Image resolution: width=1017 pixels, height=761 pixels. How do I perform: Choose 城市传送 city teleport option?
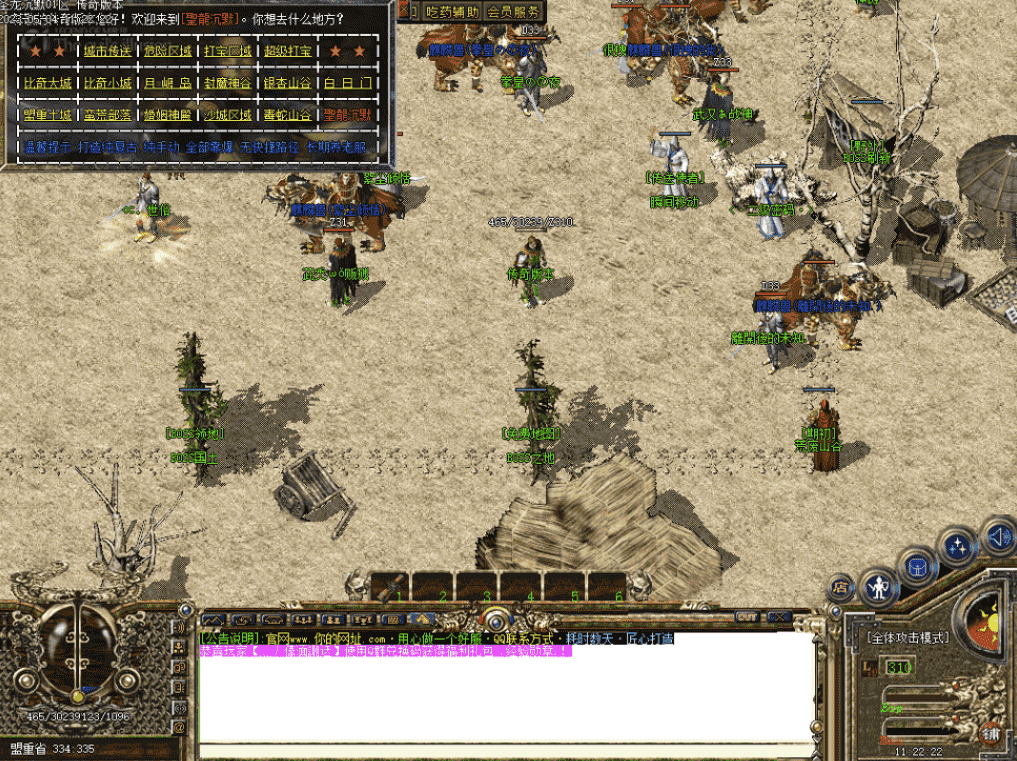(x=105, y=51)
